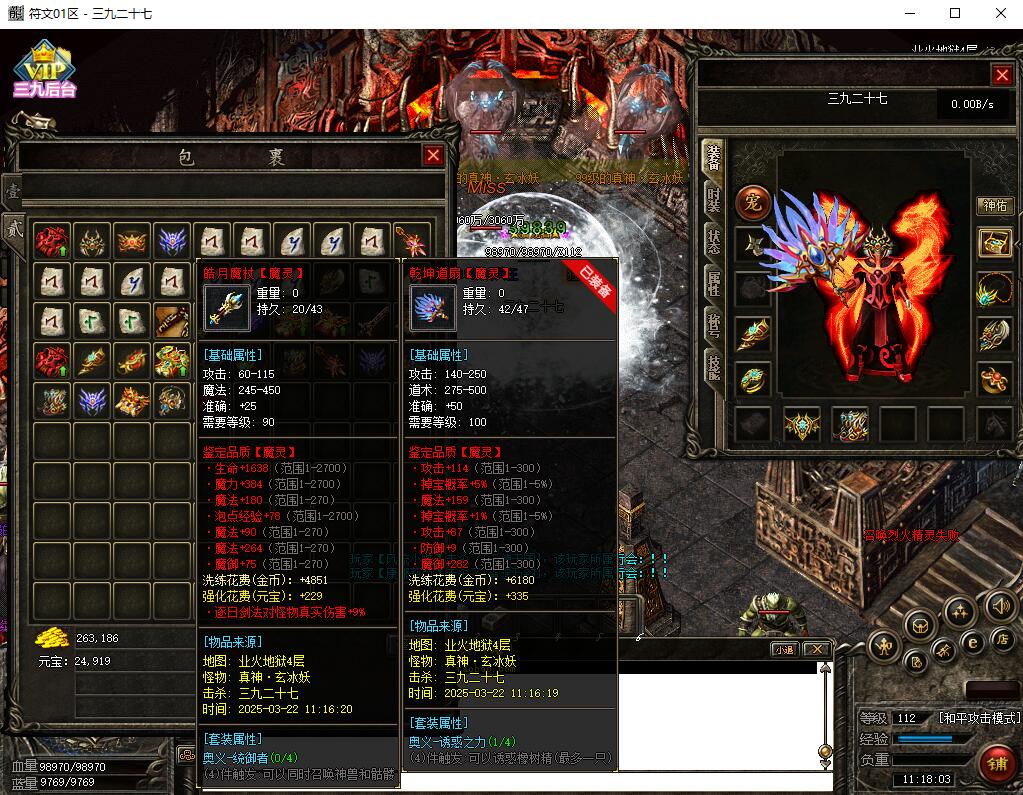This screenshot has height=795, width=1023.
Task: Click the warrior figure character button
Action: (886, 644)
